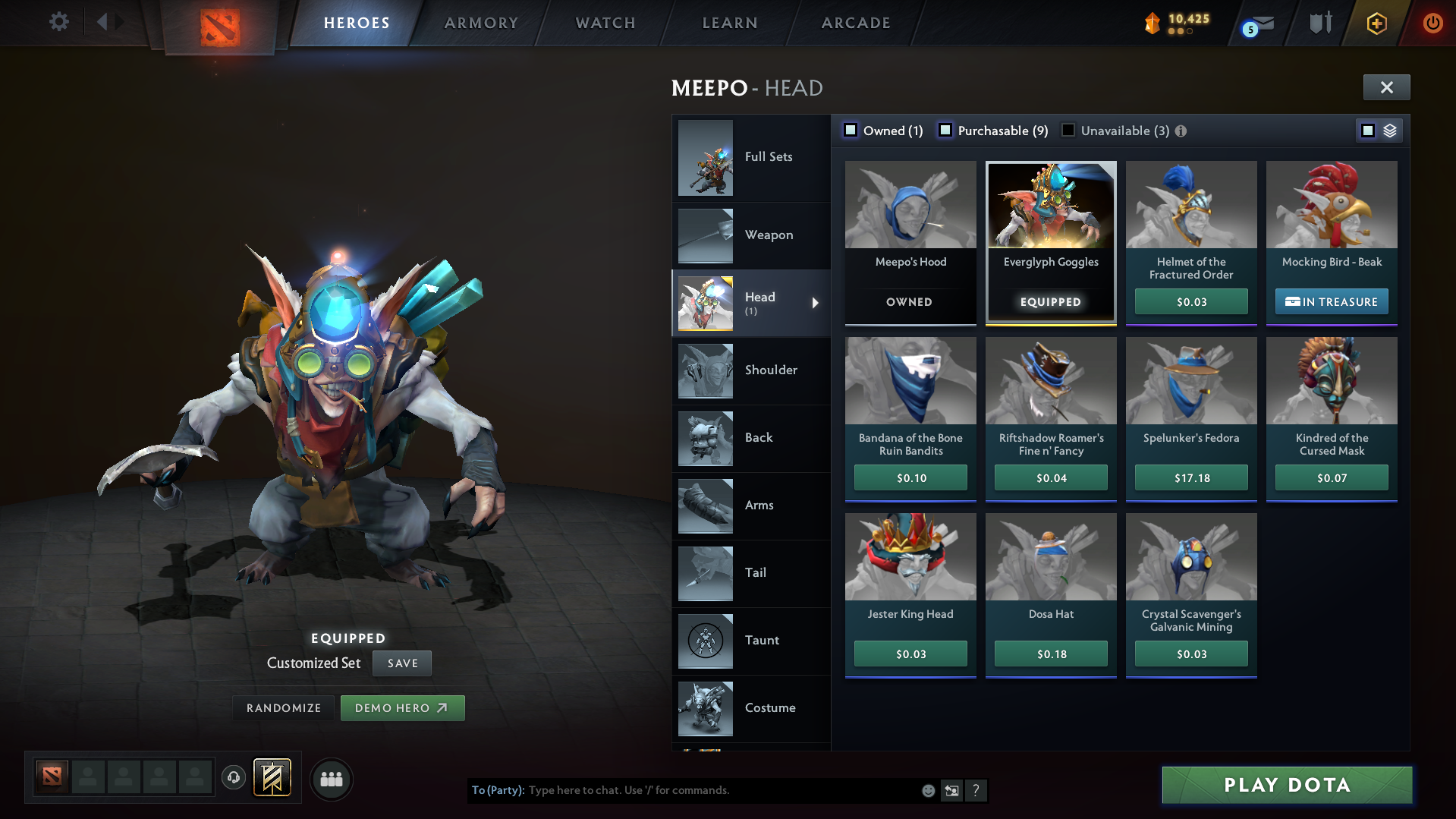Screen dimensions: 1456x819
Task: Disable the Purchasable (9) filter
Action: pos(945,130)
